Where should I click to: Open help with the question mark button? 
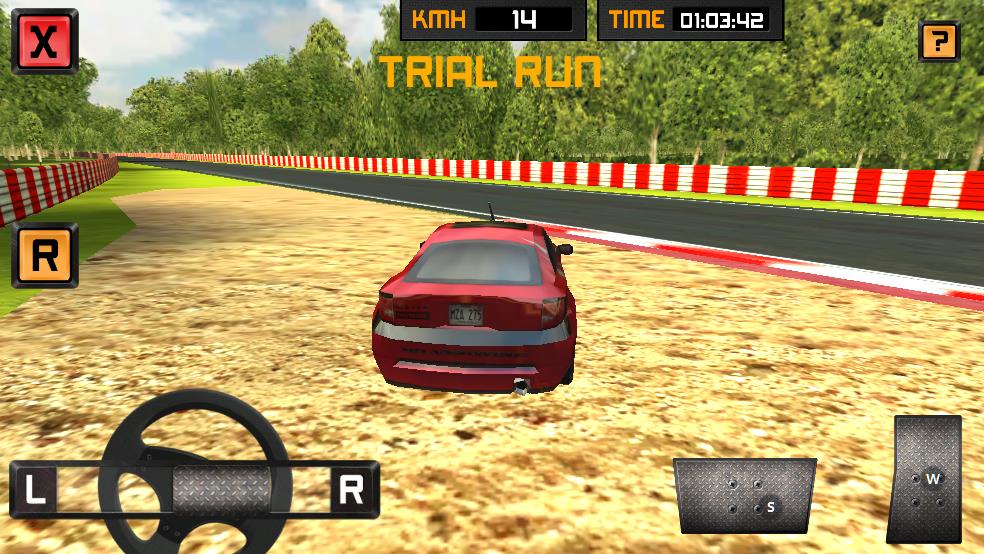(x=939, y=42)
